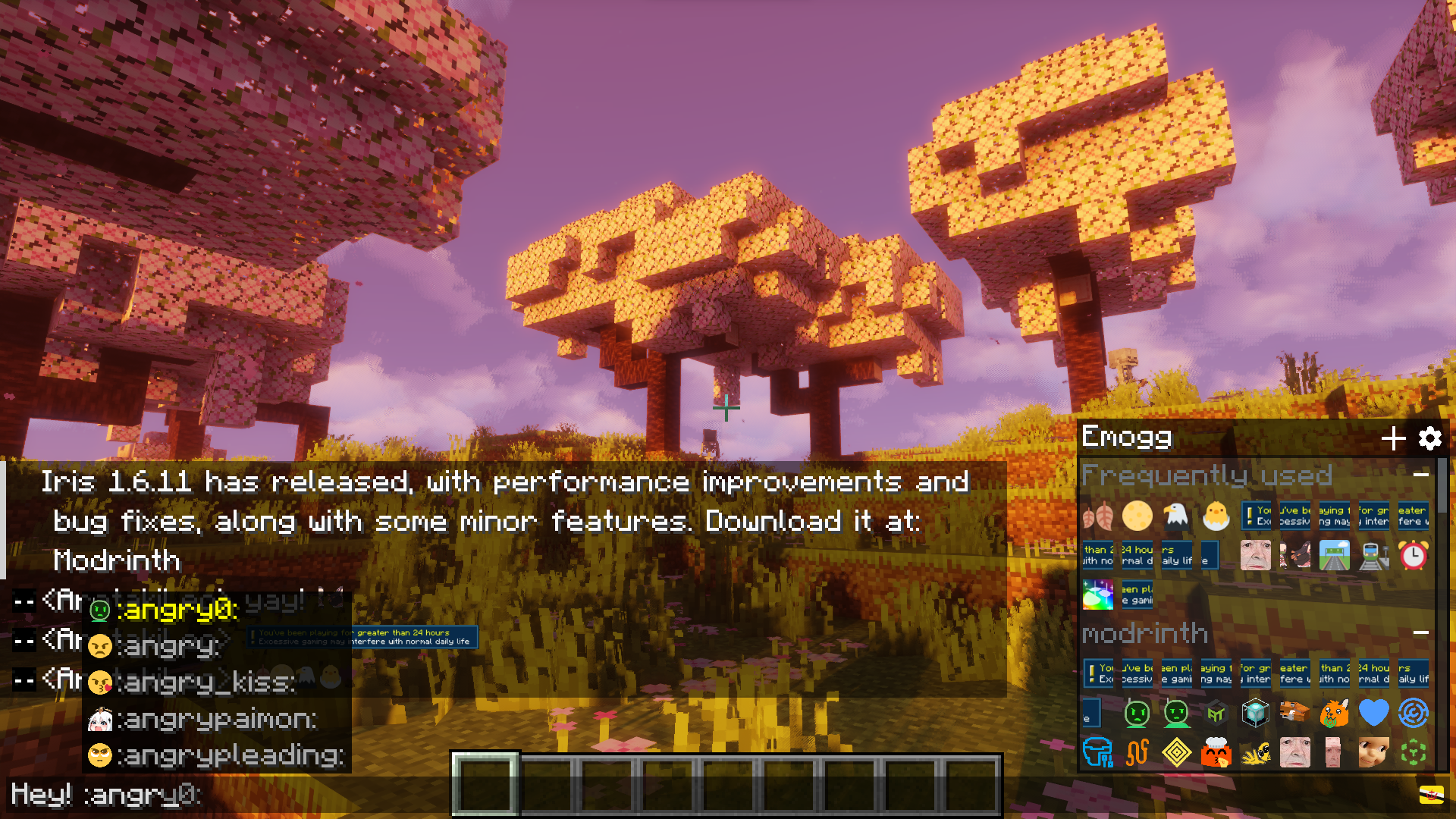Choose the hatching chick emoji
This screenshot has height=819, width=1456.
(x=1216, y=516)
